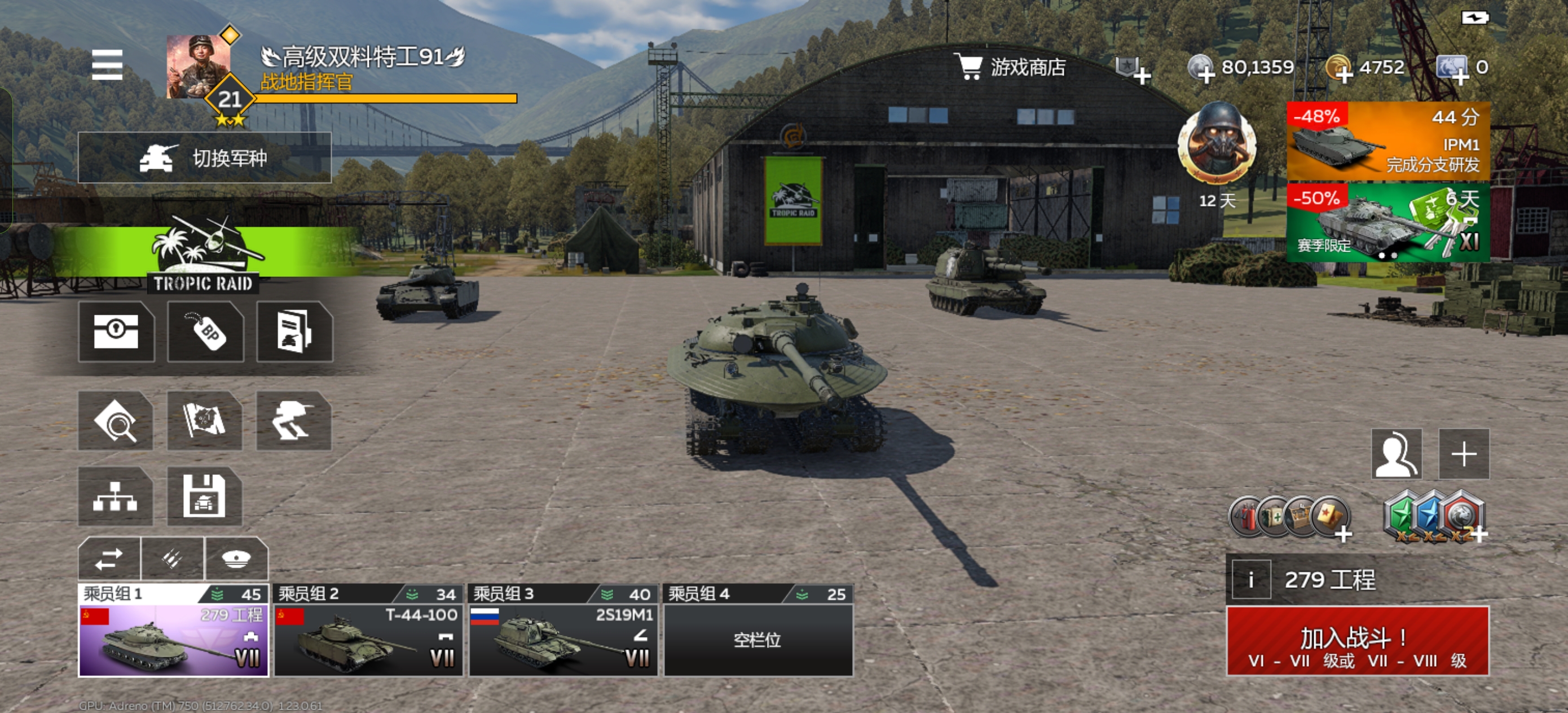Add squad member with plus button
Image resolution: width=1568 pixels, height=713 pixels.
(1463, 454)
